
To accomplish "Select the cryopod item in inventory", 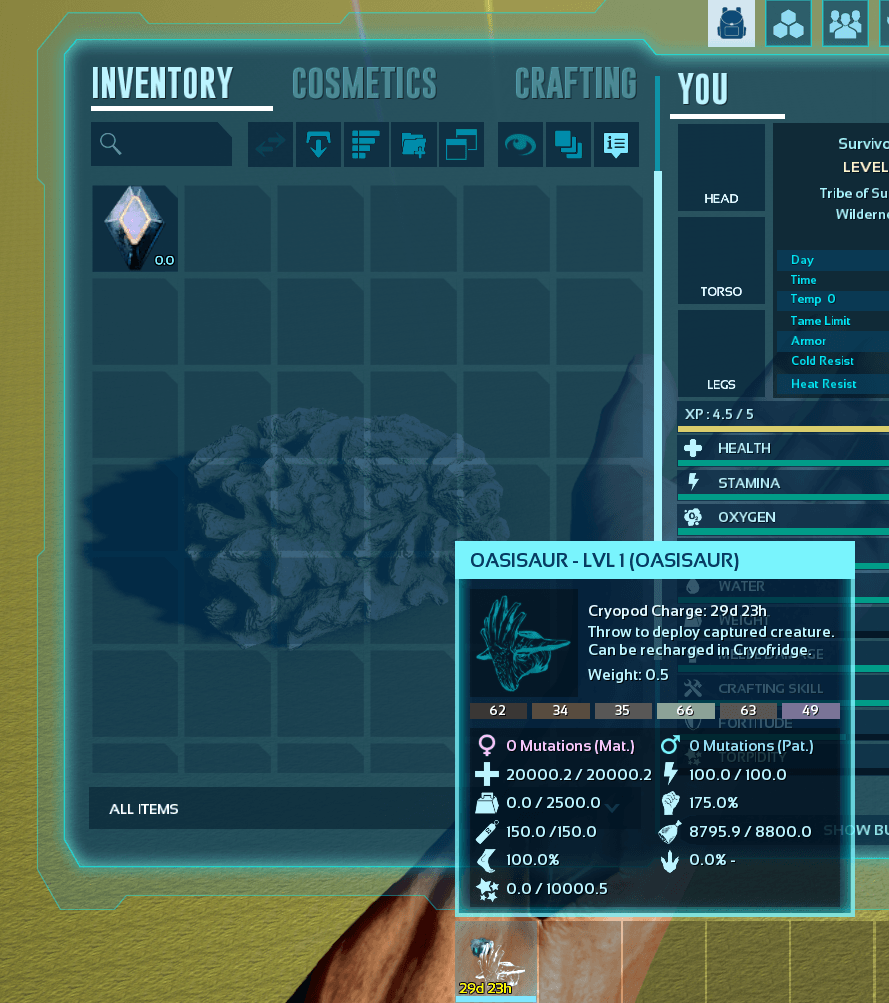I will point(135,228).
